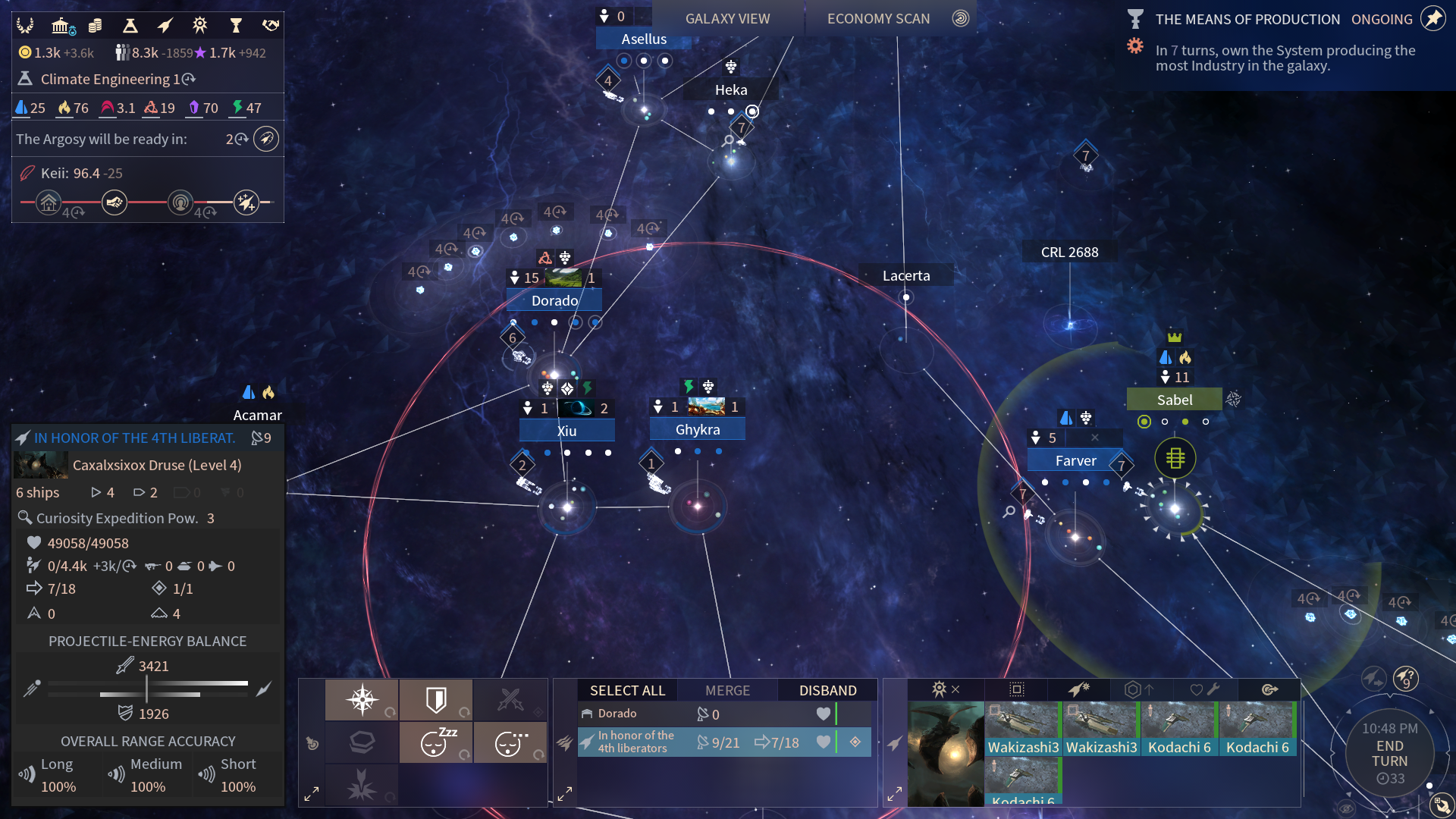This screenshot has width=1456, height=819.
Task: Activate the compass star fleet action
Action: 362,699
